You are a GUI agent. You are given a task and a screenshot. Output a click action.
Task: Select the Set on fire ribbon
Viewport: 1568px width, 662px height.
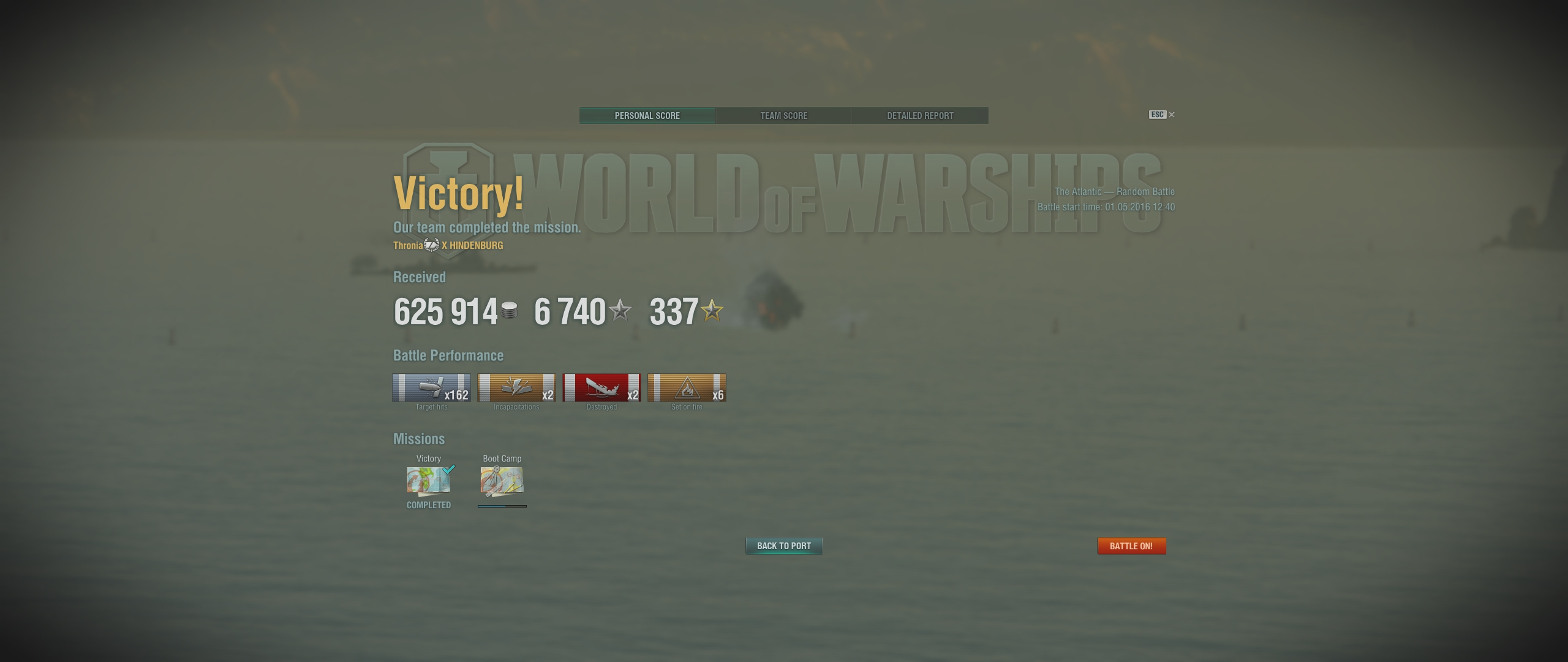[687, 388]
